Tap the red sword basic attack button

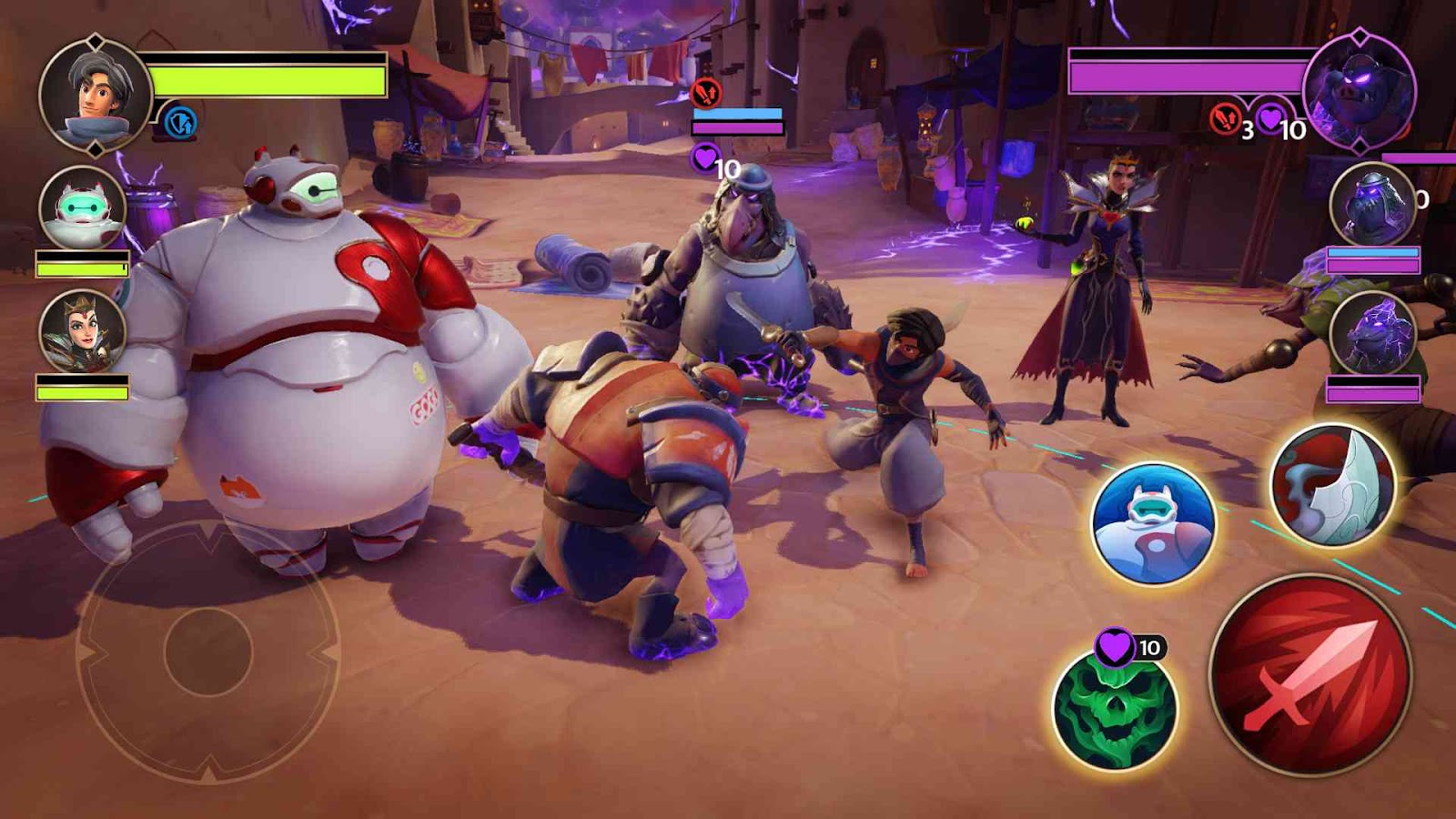[1310, 675]
